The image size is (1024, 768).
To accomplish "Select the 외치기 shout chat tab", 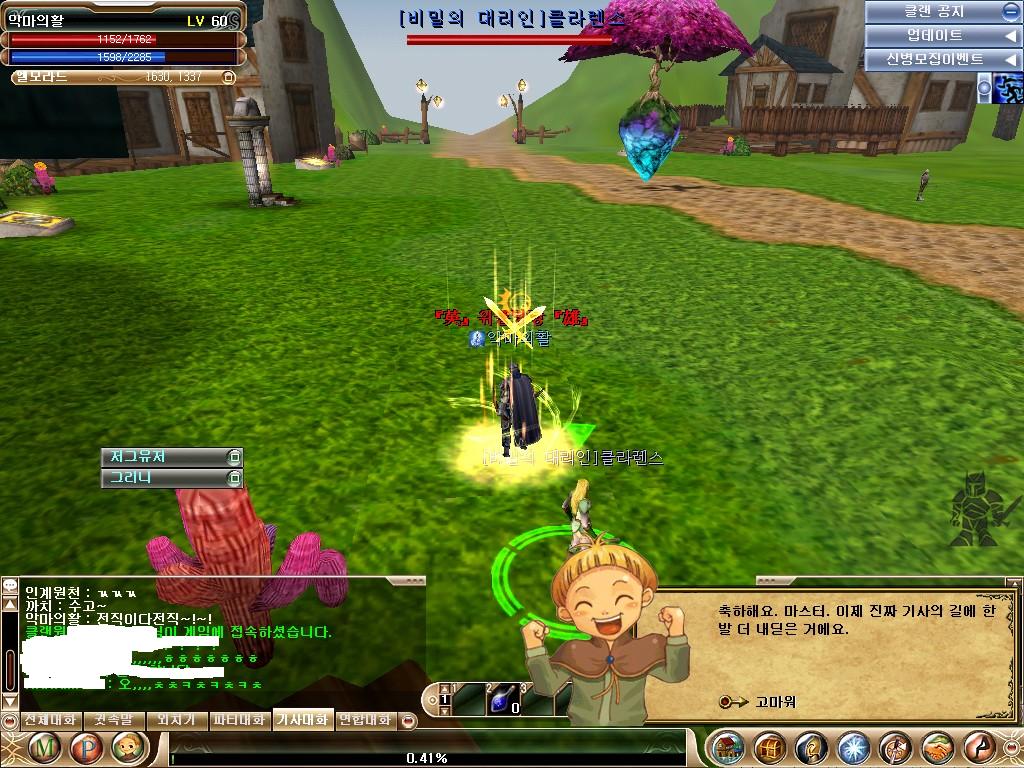I will pyautogui.click(x=176, y=720).
